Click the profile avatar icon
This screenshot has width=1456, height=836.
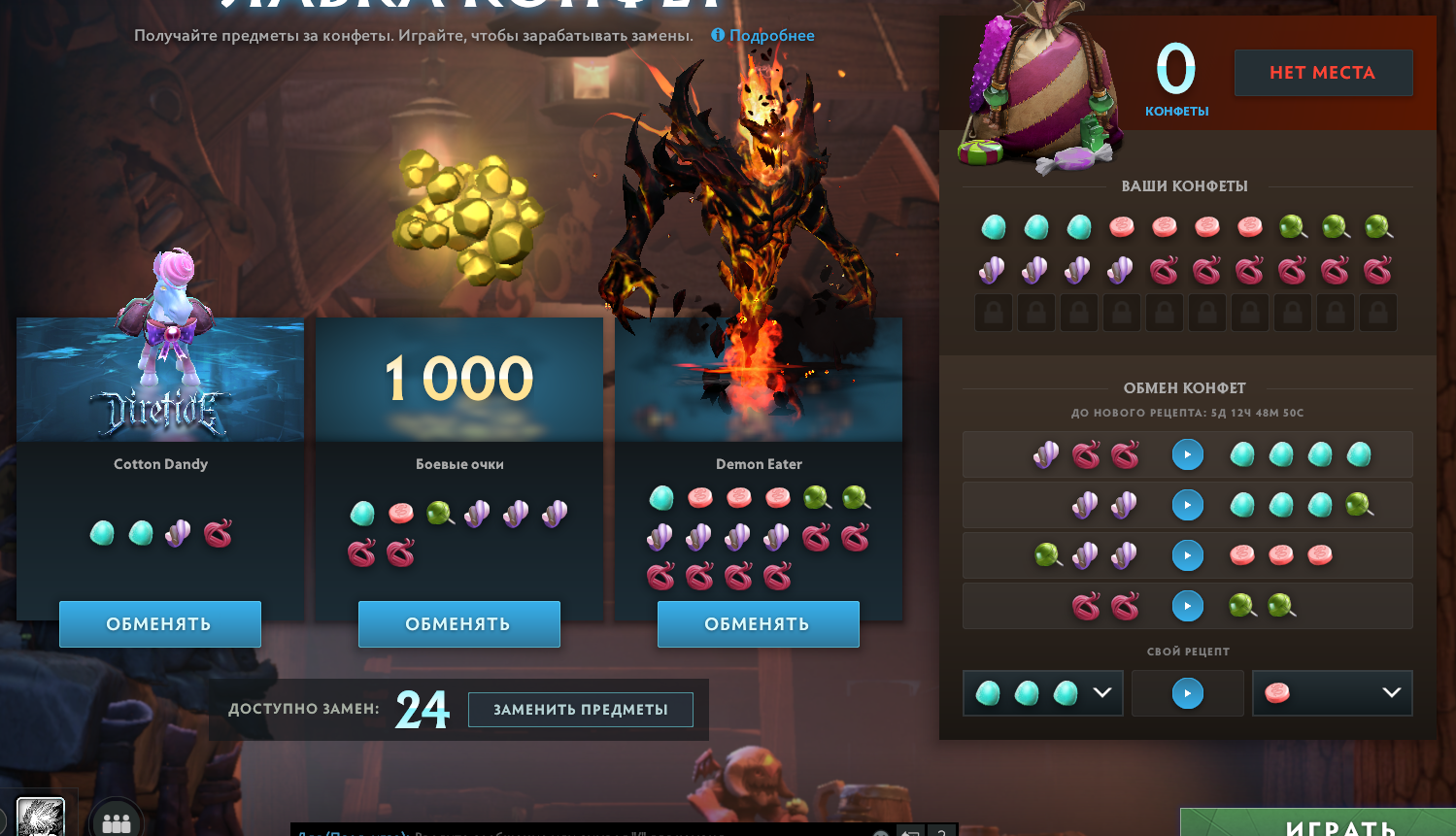(x=41, y=818)
